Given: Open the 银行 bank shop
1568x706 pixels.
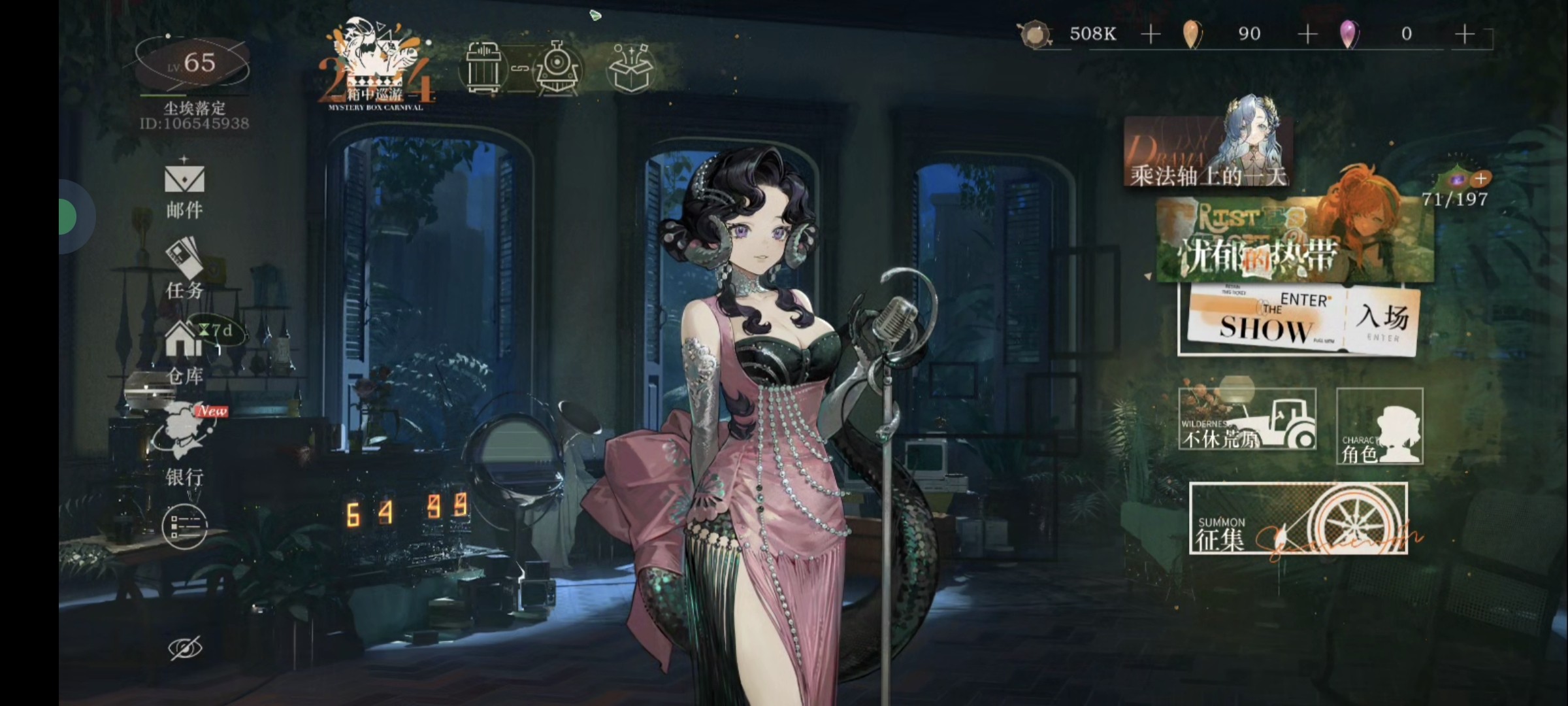Looking at the screenshot, I should pos(184,445).
